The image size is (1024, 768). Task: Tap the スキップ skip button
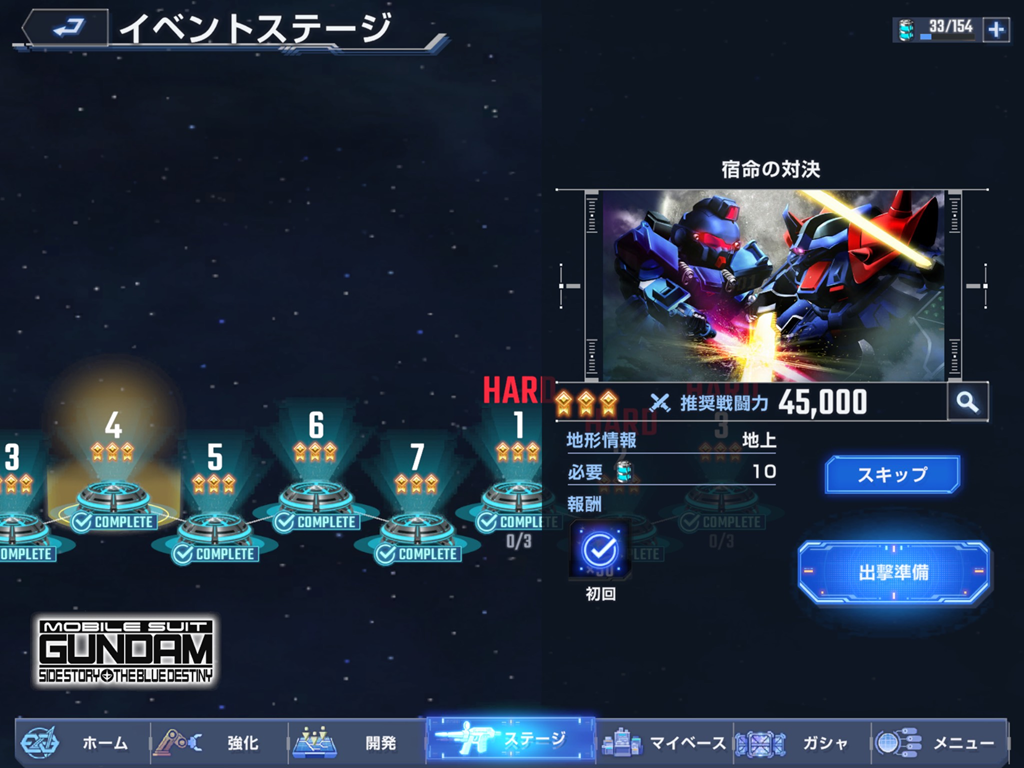(892, 474)
